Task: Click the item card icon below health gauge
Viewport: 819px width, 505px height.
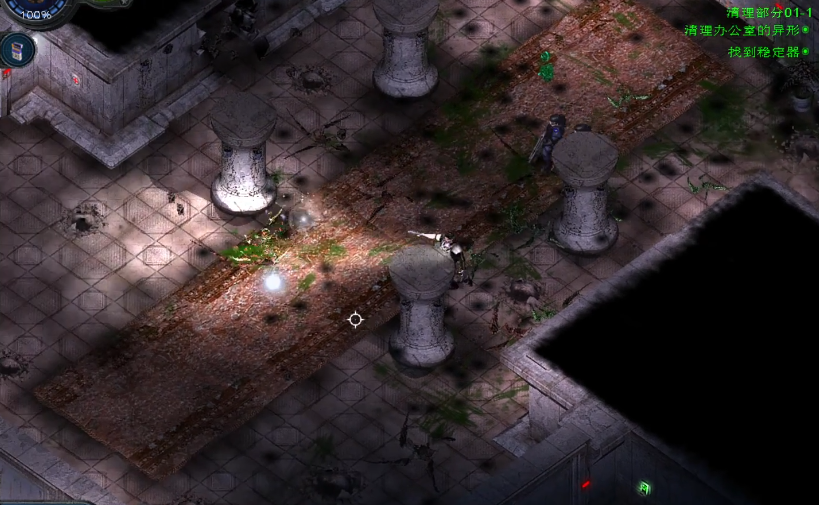Action: [x=17, y=49]
